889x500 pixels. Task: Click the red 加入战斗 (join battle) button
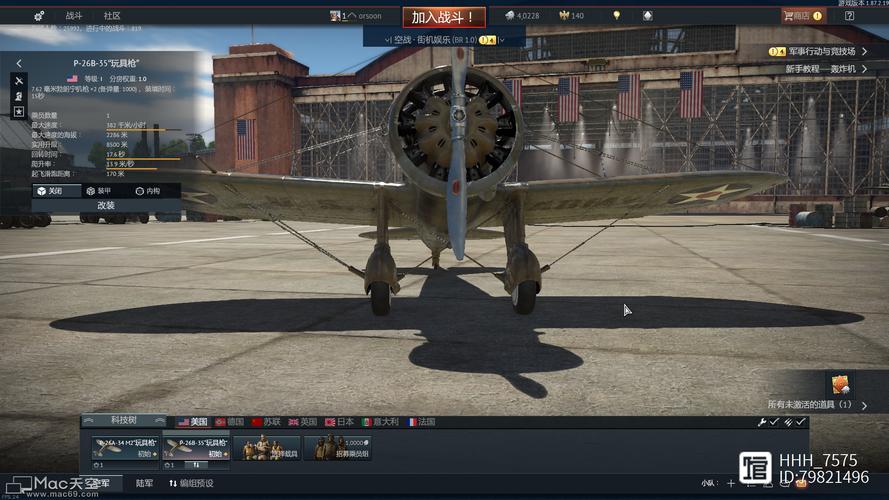444,17
